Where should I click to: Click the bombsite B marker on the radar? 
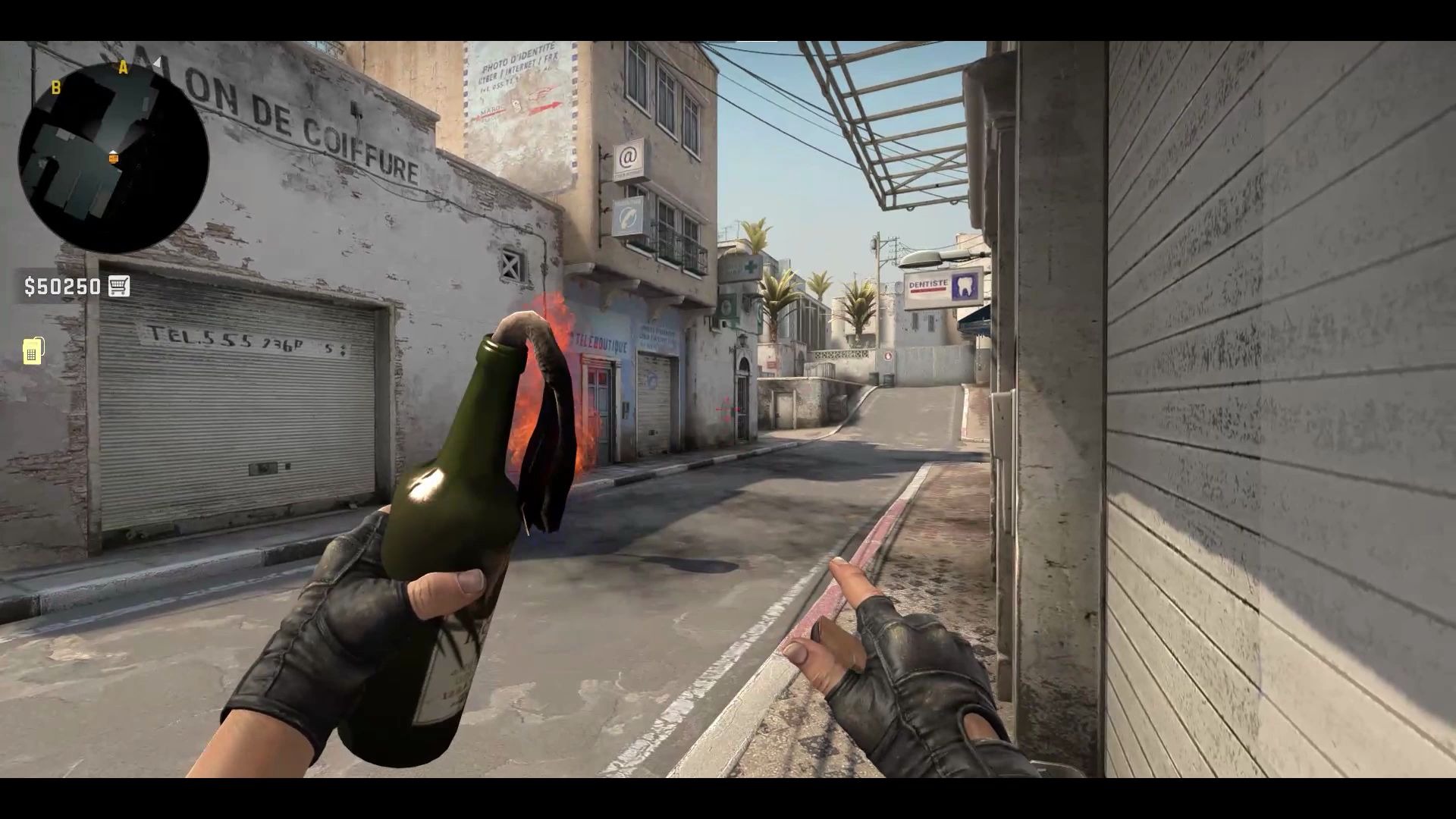(x=56, y=88)
